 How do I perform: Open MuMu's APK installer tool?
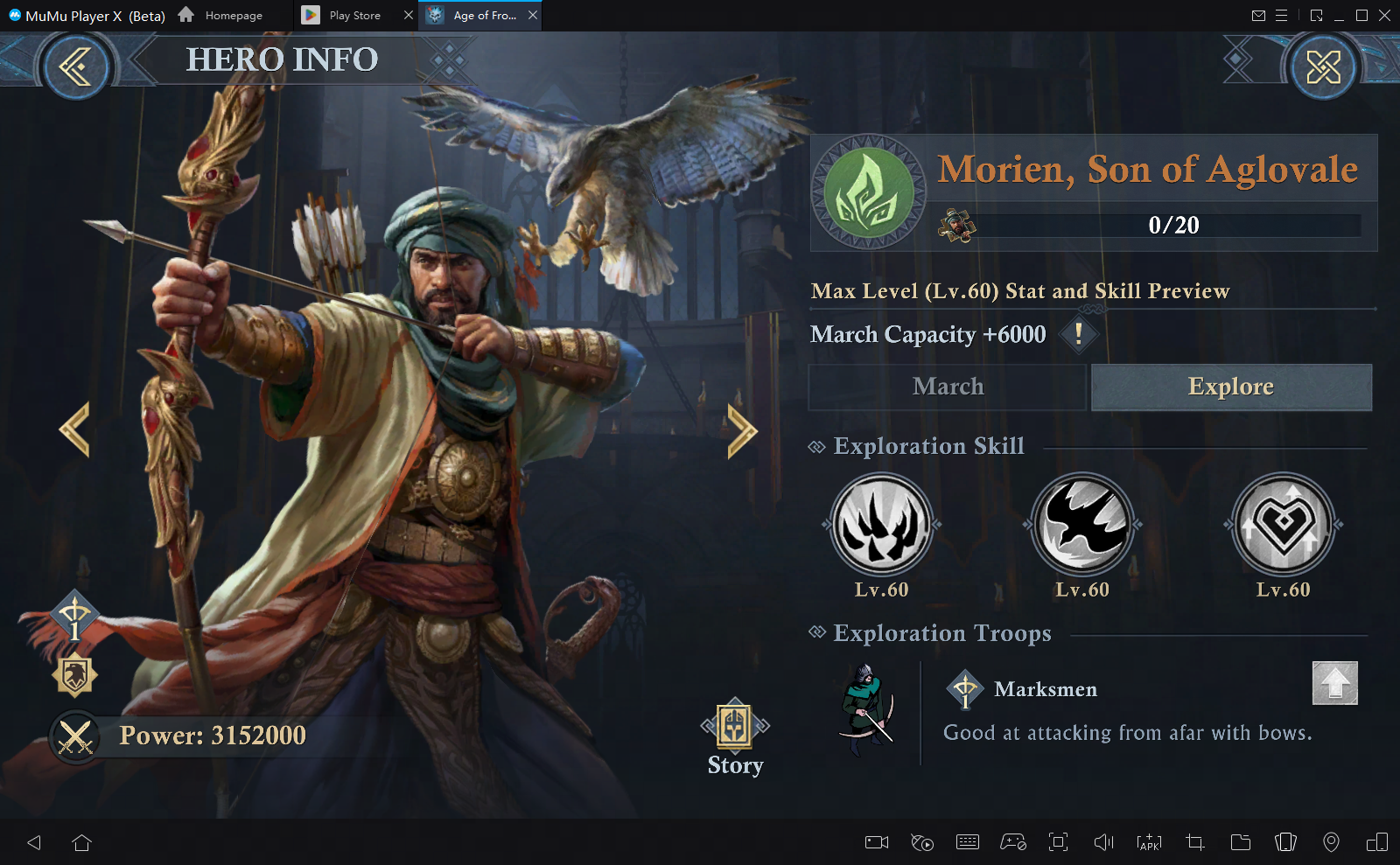pyautogui.click(x=1147, y=842)
